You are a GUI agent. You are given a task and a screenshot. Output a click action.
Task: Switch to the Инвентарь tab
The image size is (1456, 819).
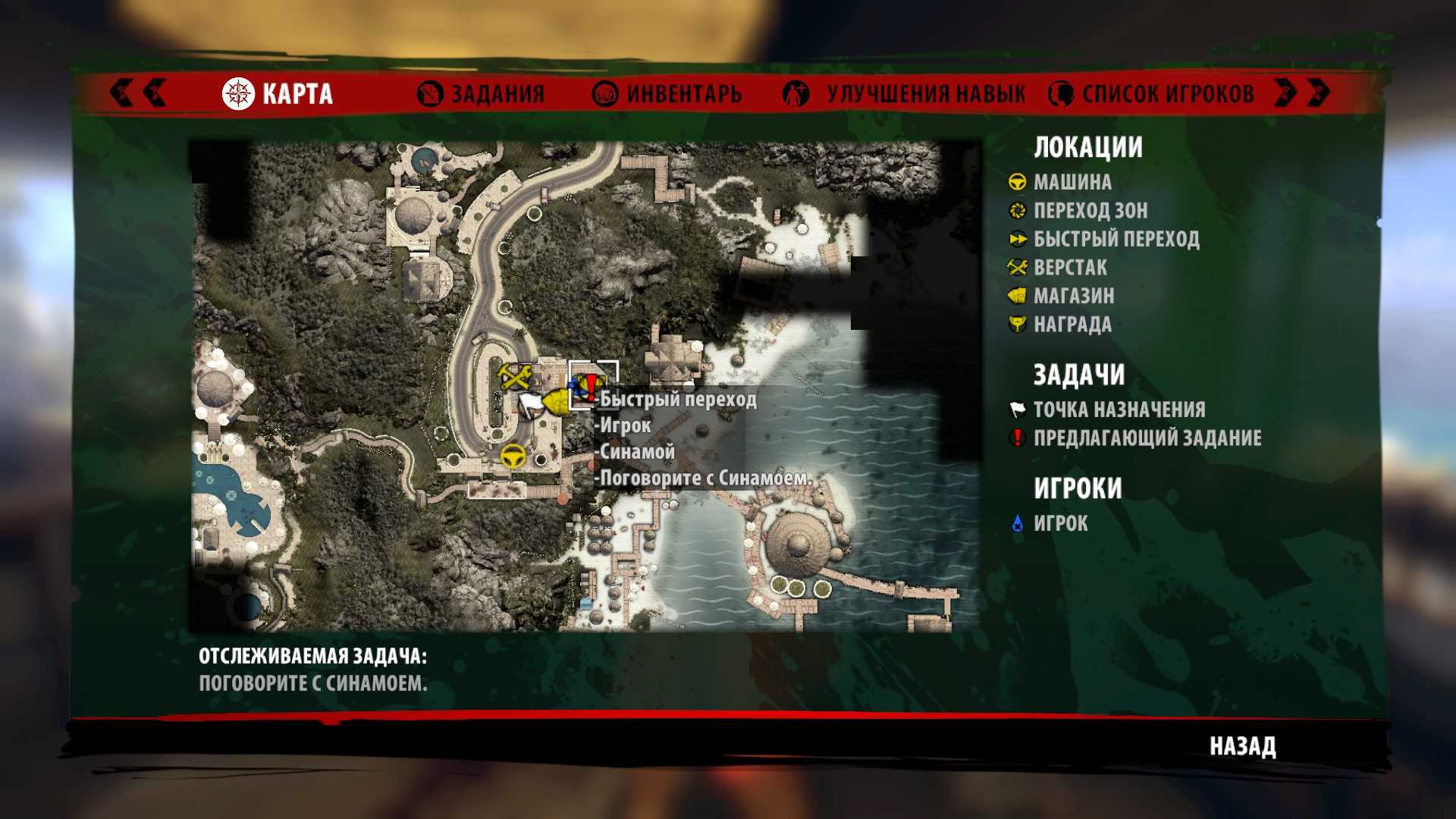click(x=667, y=94)
